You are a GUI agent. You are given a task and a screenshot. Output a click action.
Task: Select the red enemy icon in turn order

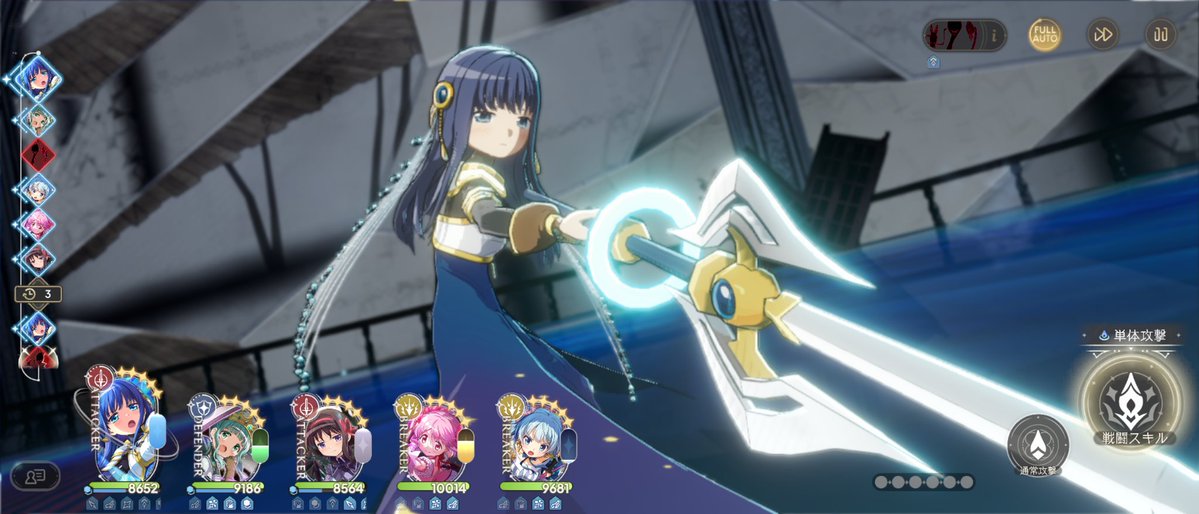(x=38, y=155)
